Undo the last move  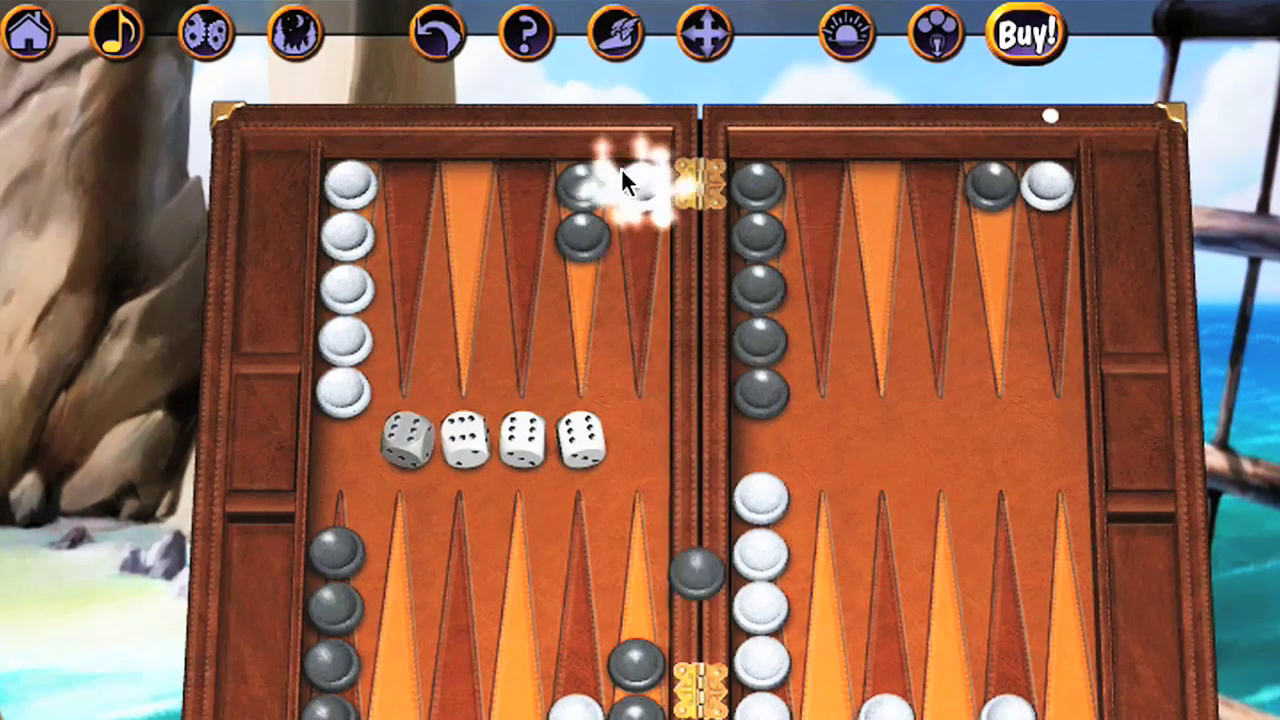point(437,33)
